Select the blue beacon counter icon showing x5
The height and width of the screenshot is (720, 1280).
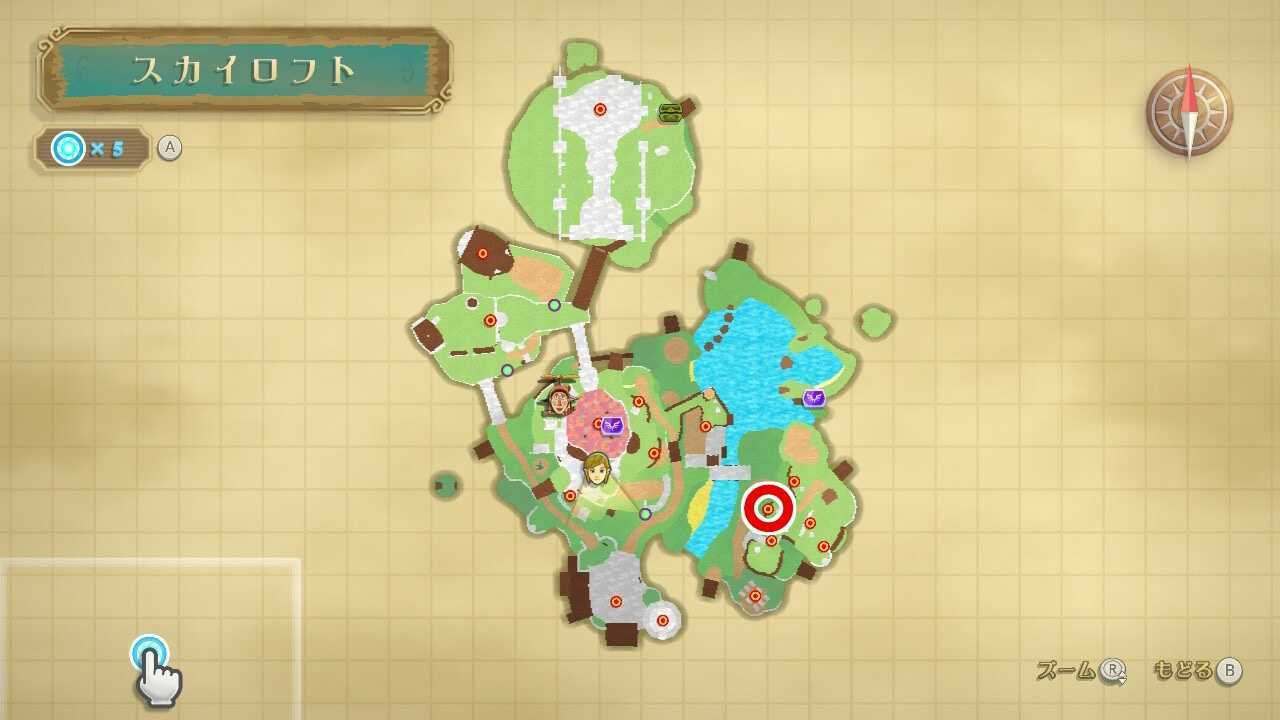68,147
